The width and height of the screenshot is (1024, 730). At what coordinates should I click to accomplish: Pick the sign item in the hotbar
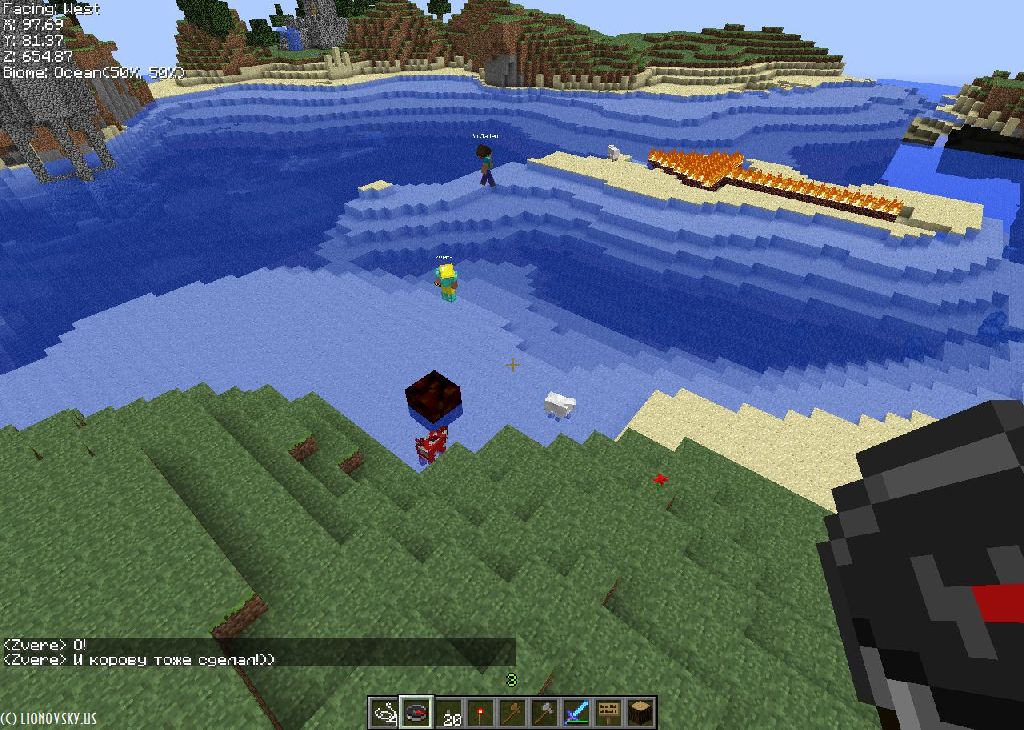tap(608, 713)
